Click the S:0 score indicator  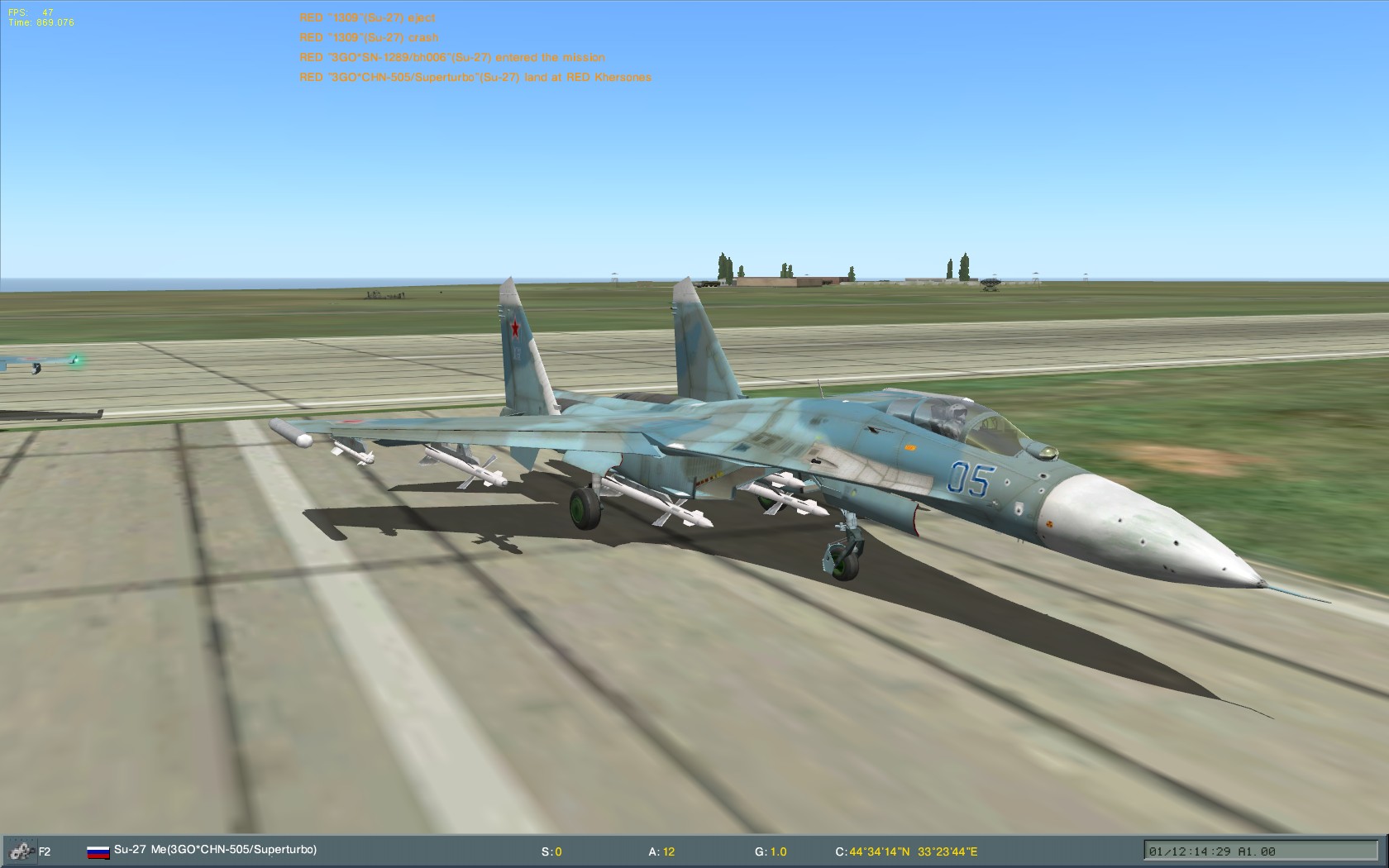click(551, 850)
